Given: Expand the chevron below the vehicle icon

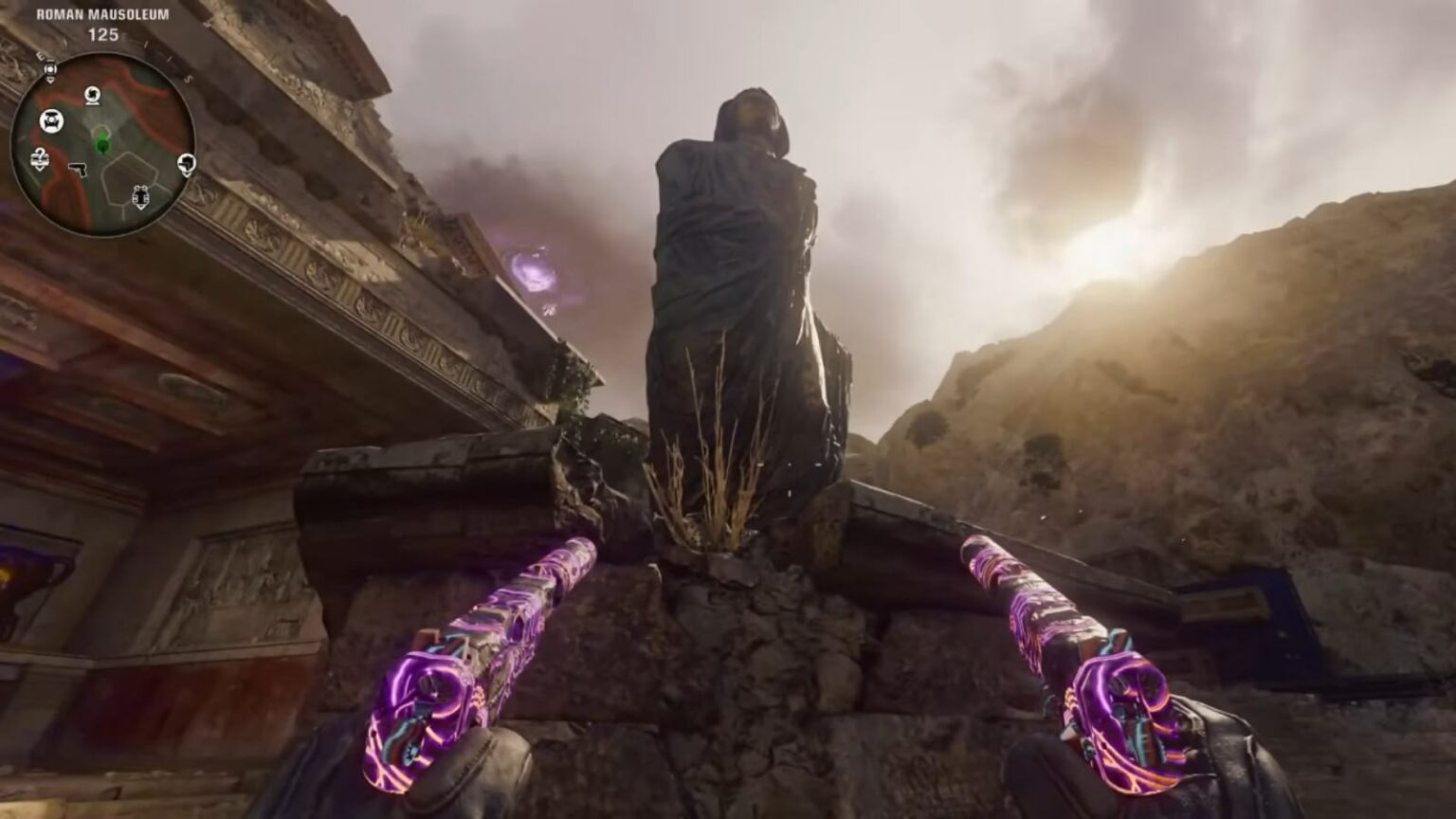Looking at the screenshot, I should [141, 207].
